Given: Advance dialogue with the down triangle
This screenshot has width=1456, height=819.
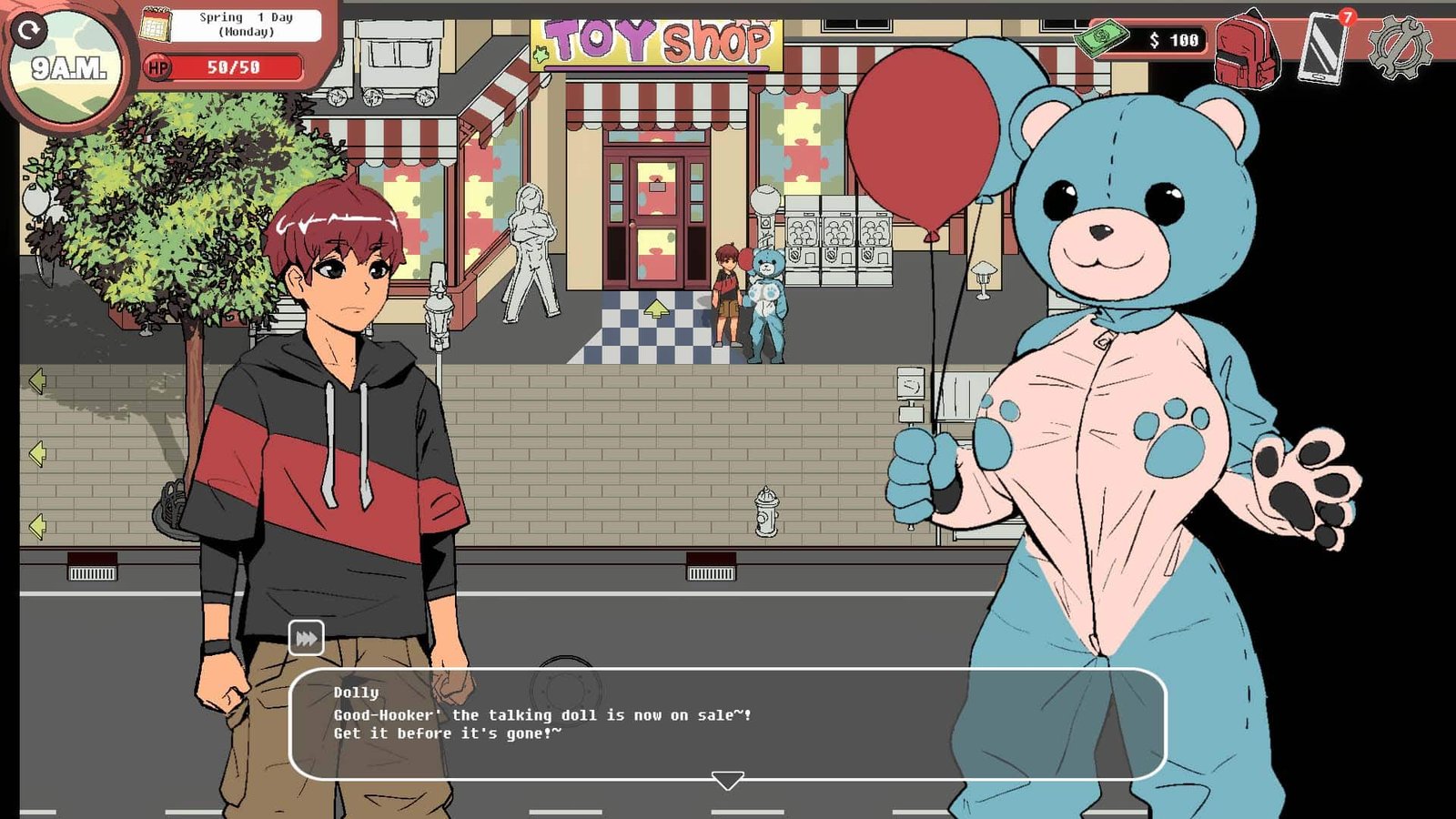Looking at the screenshot, I should tap(727, 781).
